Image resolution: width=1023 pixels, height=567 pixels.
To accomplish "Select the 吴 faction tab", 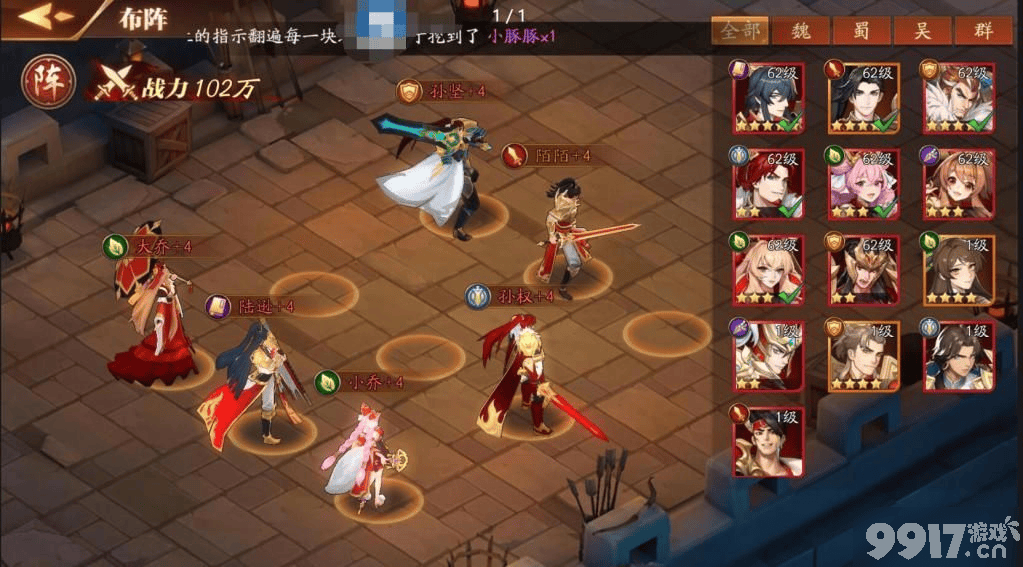I will point(921,30).
